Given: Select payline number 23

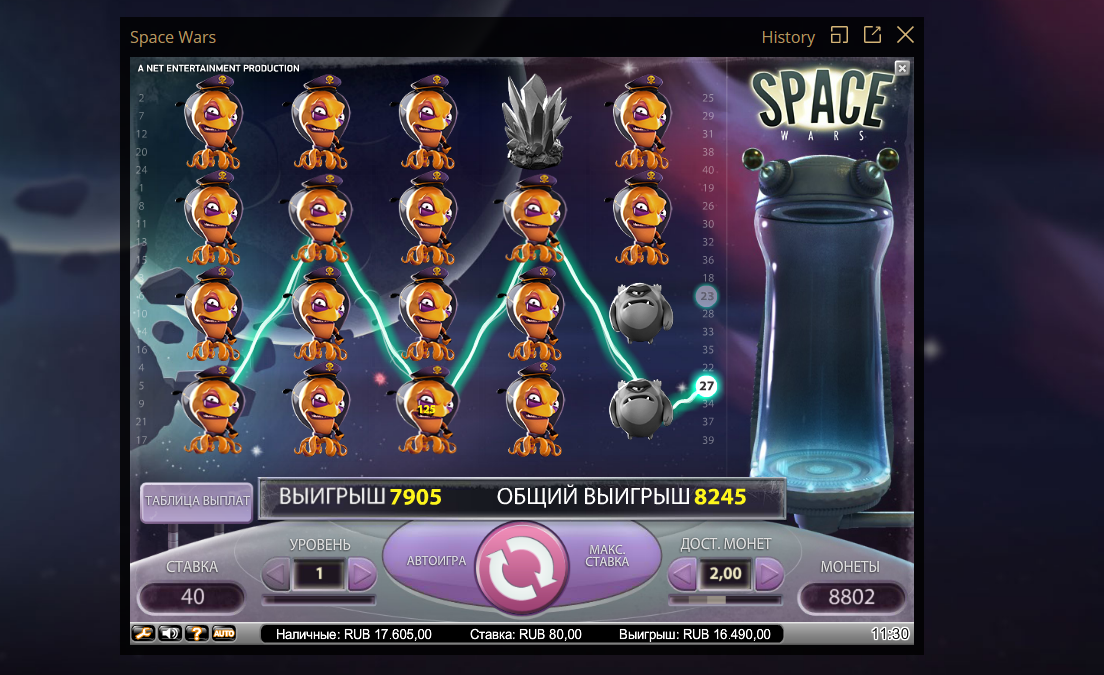Looking at the screenshot, I should tap(708, 296).
